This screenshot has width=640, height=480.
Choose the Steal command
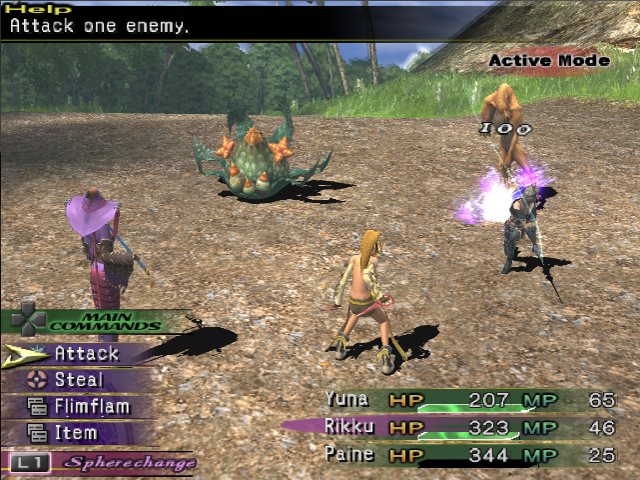[x=78, y=380]
